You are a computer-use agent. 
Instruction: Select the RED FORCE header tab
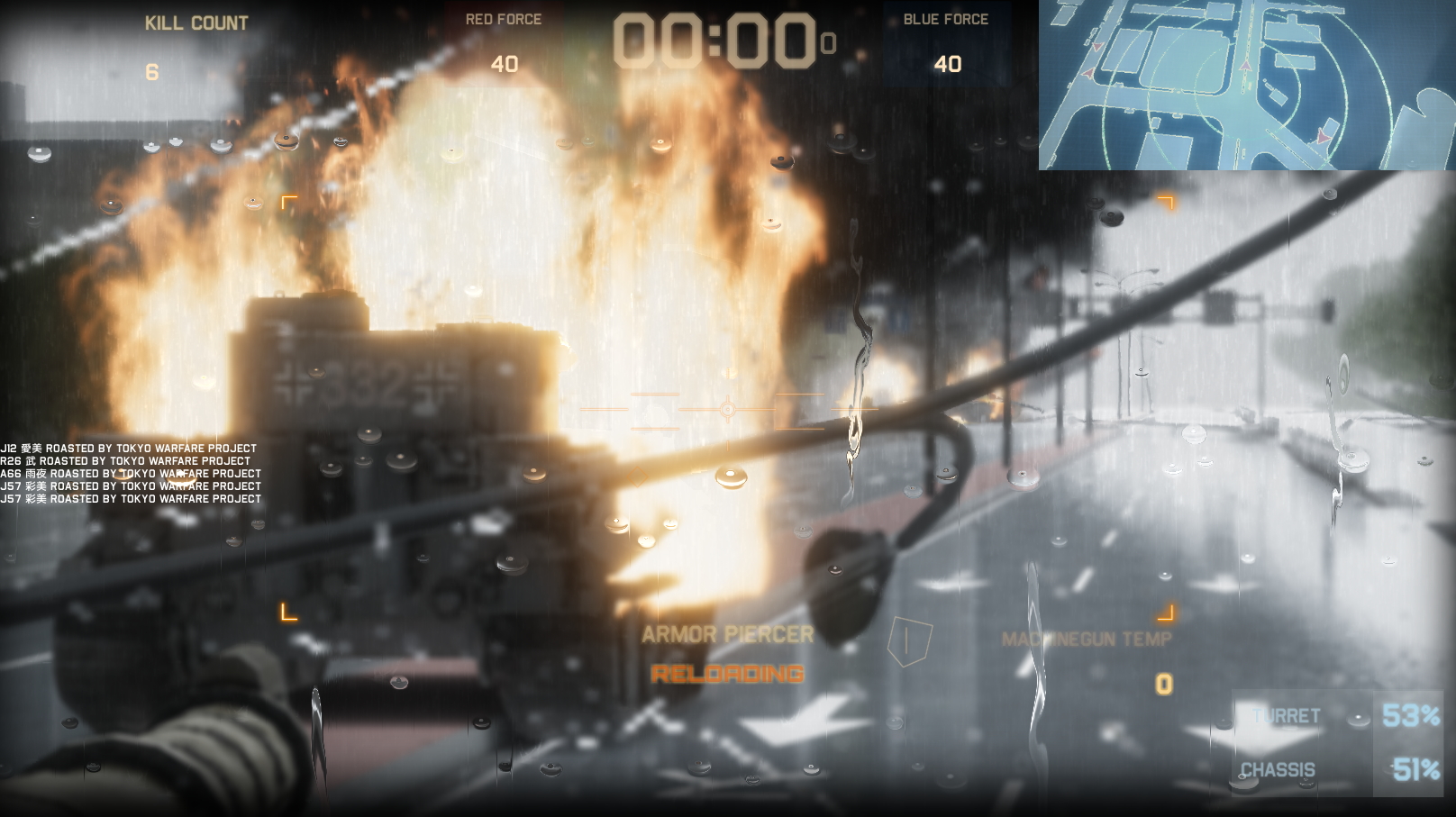pyautogui.click(x=504, y=18)
